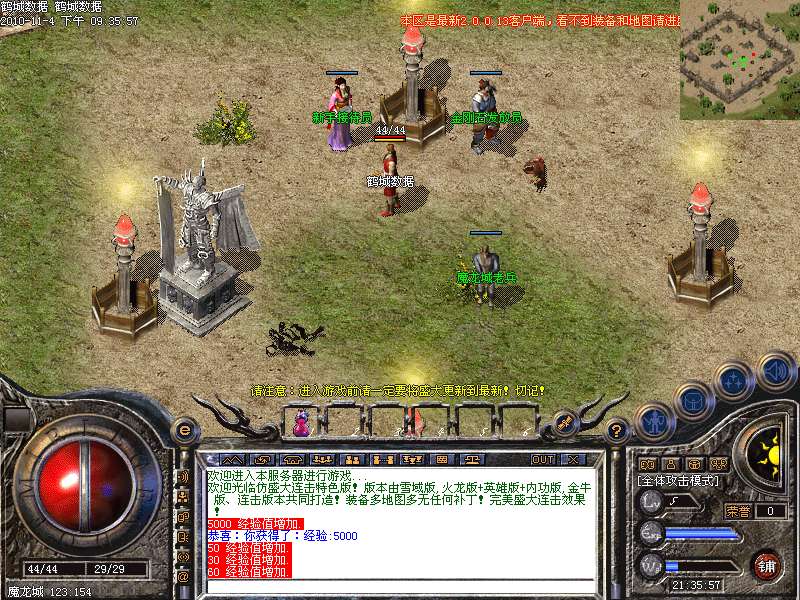Open the bag inventory button
This screenshot has height=600, width=800.
pyautogui.click(x=692, y=400)
